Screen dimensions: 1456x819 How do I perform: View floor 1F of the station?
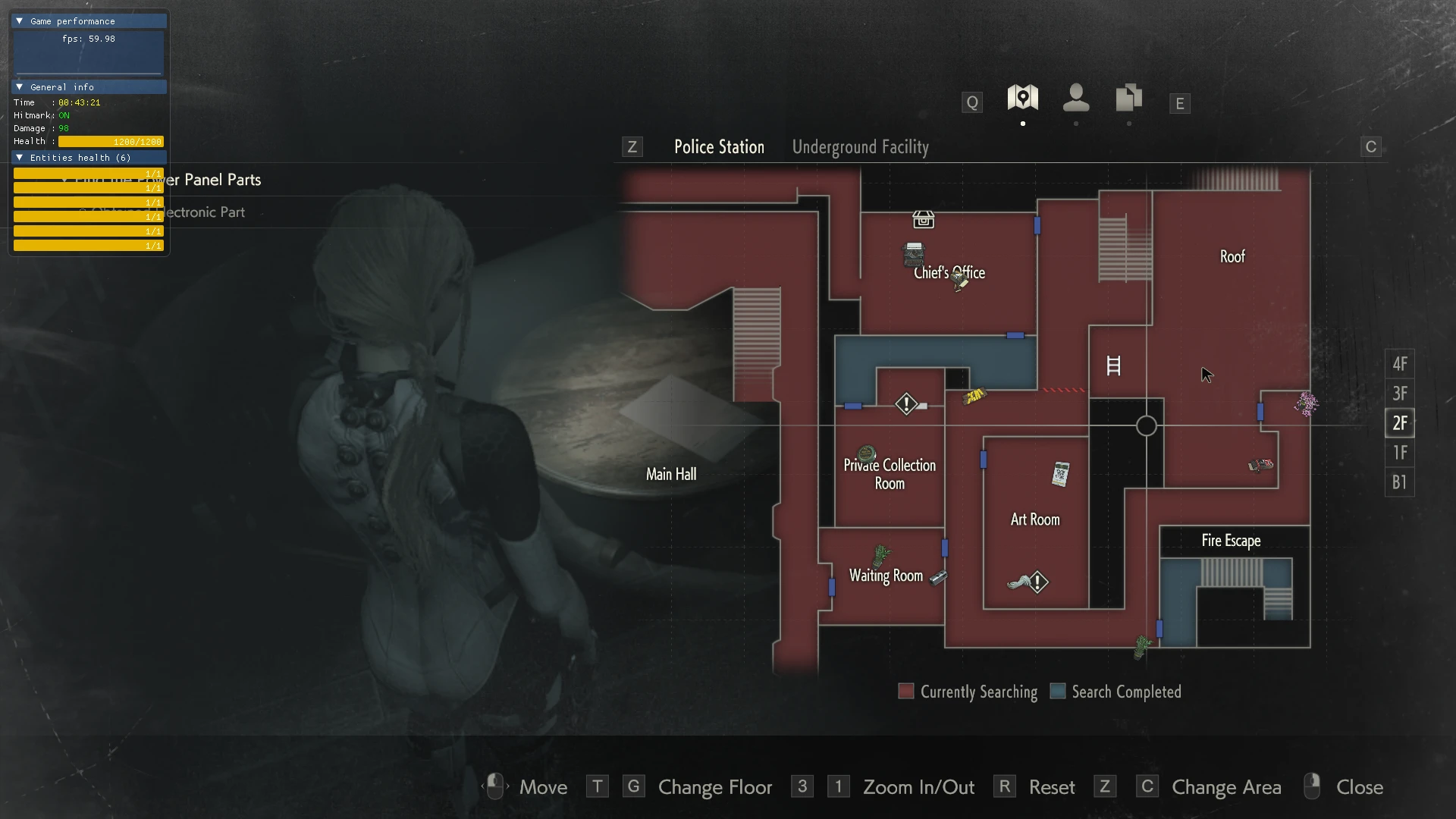[x=1399, y=453]
